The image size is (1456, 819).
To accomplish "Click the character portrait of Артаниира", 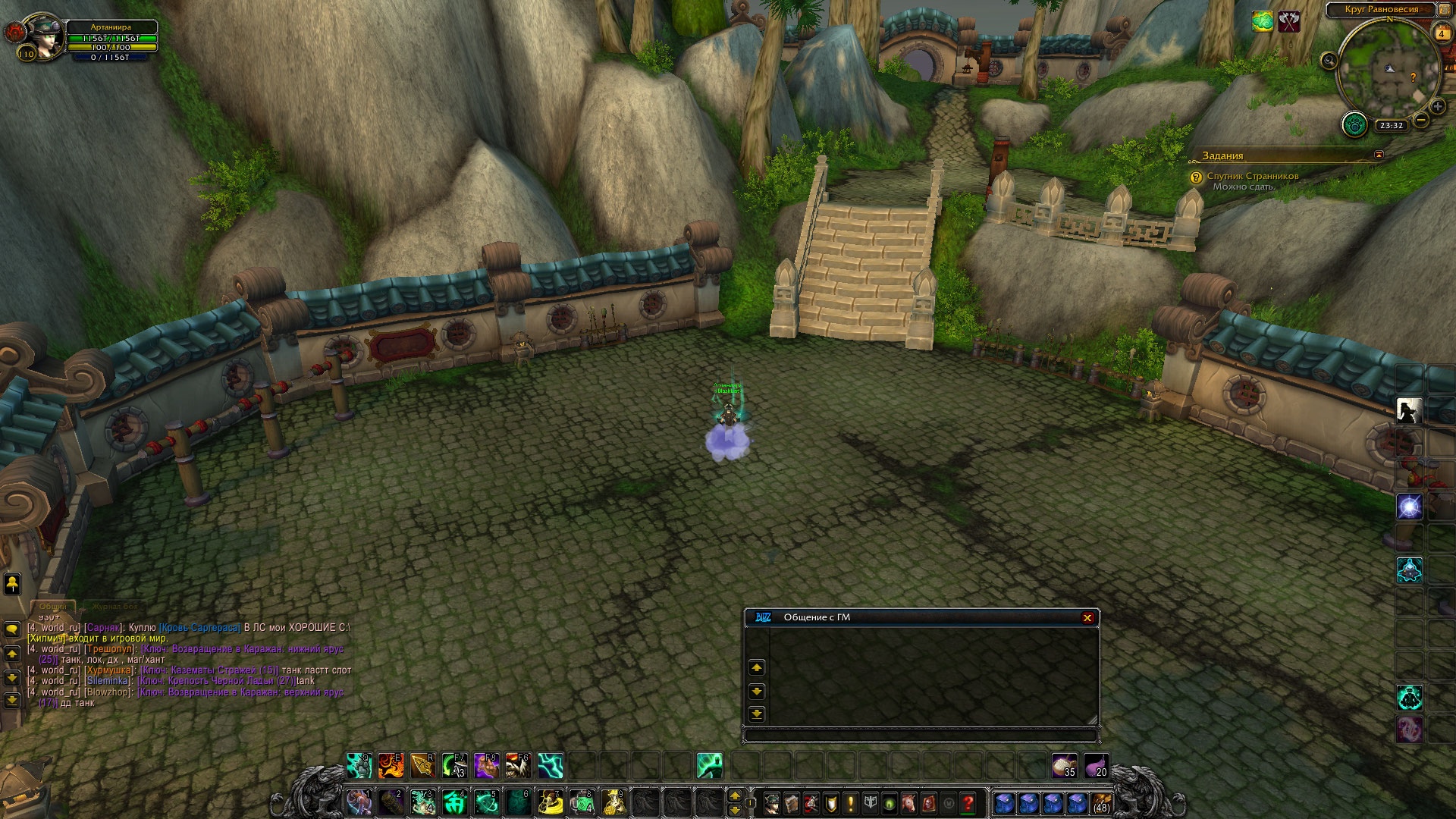I will coord(42,38).
